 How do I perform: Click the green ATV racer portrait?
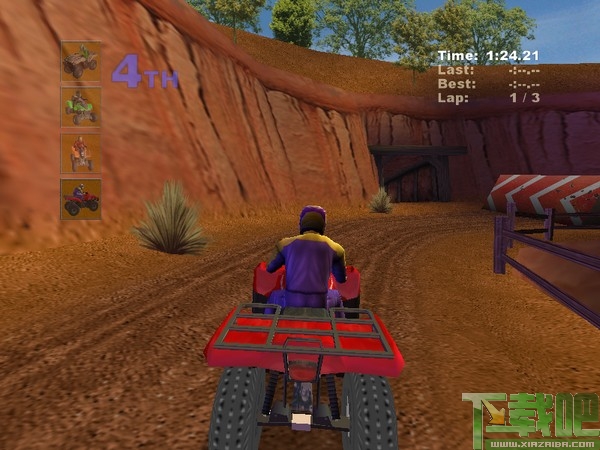pos(80,107)
